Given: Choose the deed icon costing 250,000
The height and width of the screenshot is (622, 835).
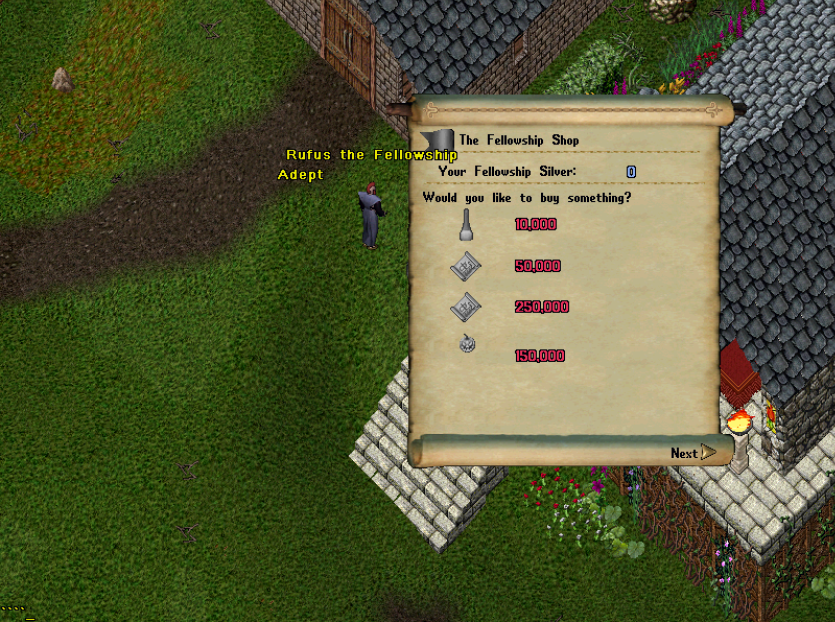Looking at the screenshot, I should (466, 307).
